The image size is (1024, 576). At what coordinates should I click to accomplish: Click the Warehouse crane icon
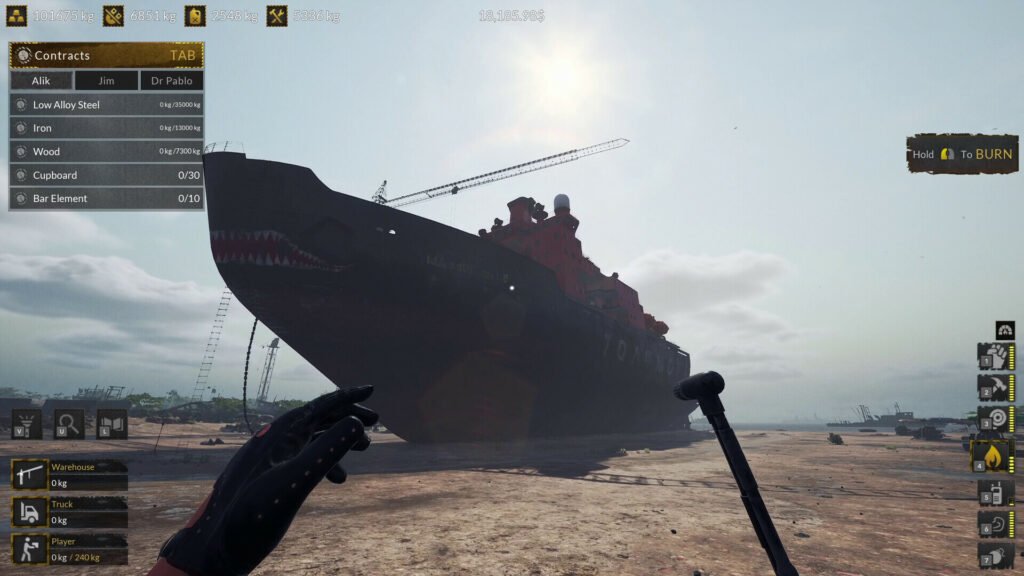pos(29,474)
